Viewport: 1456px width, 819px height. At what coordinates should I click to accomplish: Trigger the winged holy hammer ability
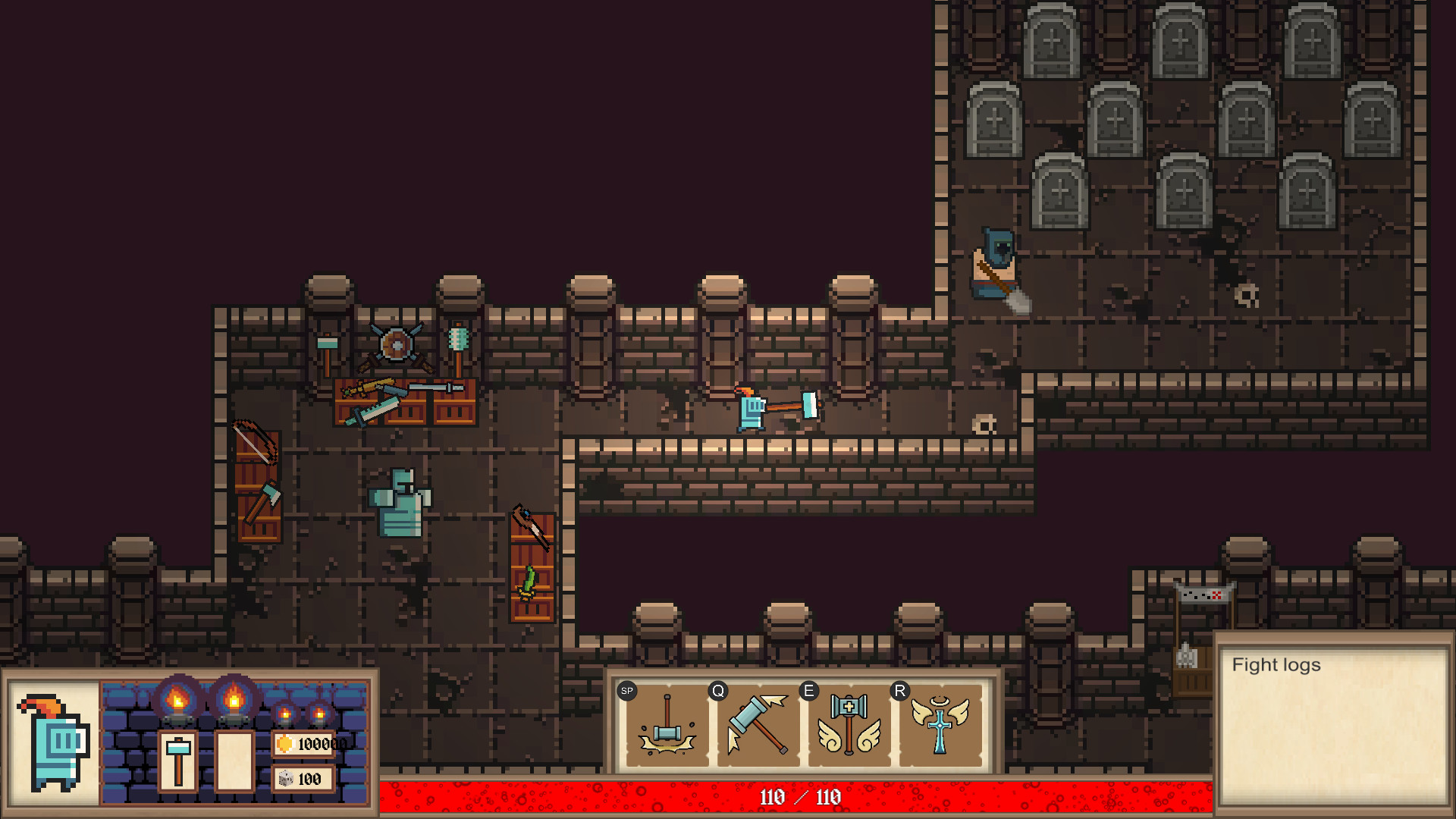[x=849, y=726]
